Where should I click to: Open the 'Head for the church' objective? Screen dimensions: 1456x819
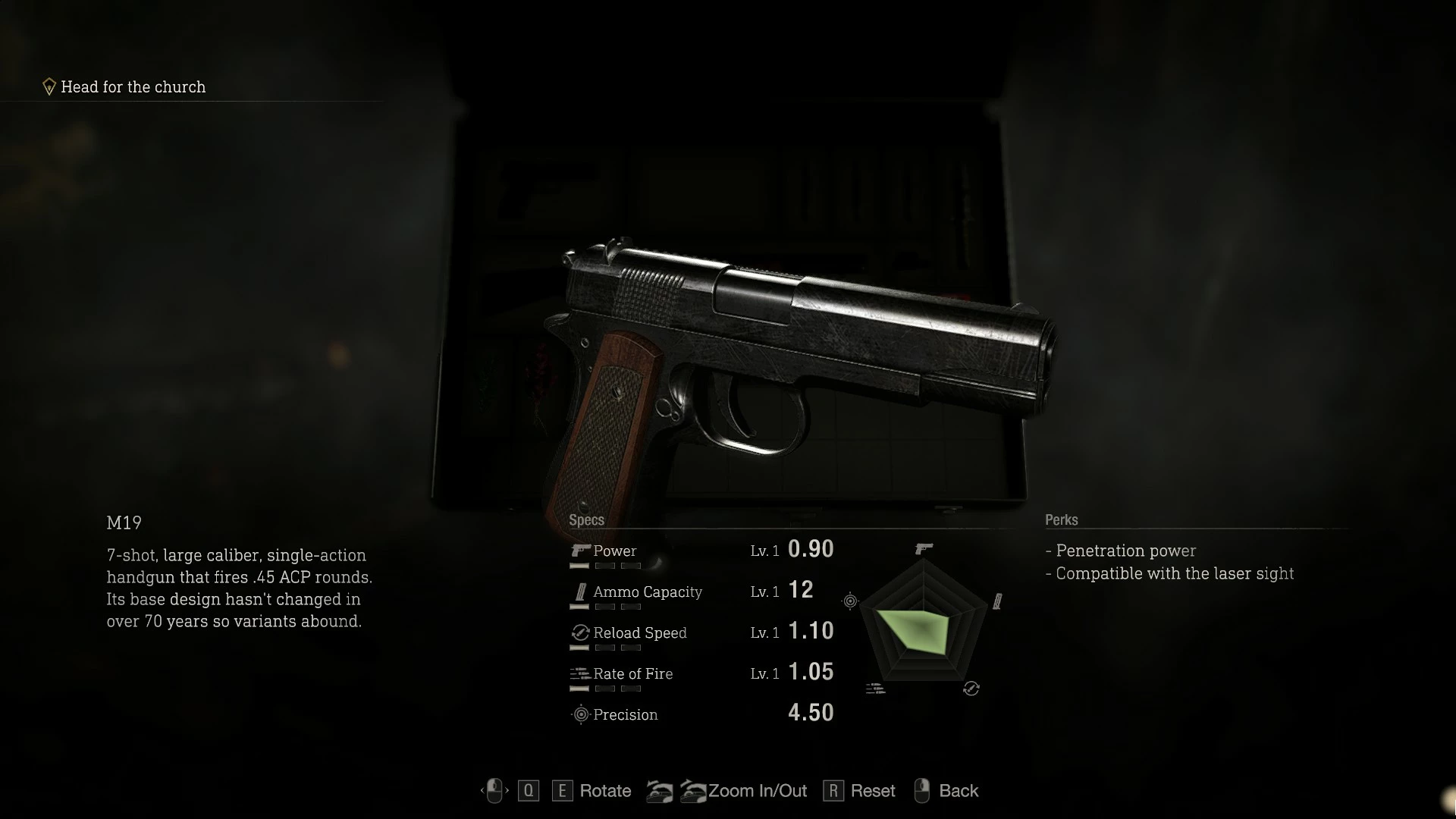tap(133, 87)
